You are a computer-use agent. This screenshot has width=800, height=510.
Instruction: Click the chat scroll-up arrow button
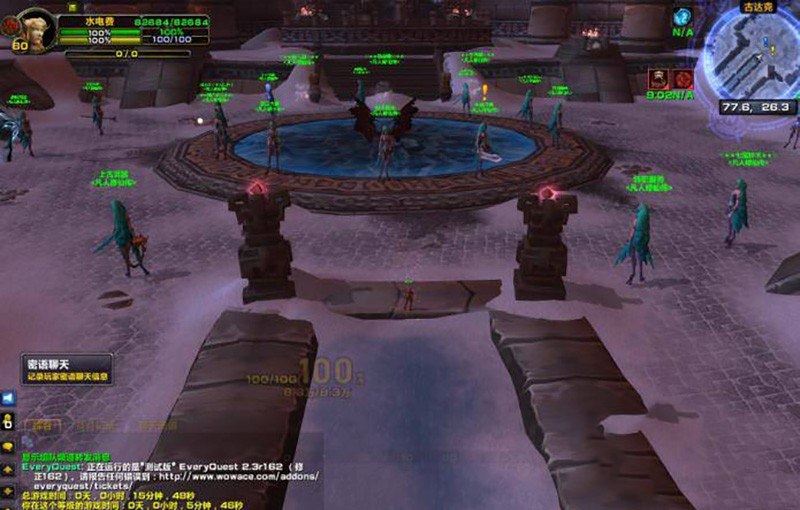[x=8, y=470]
